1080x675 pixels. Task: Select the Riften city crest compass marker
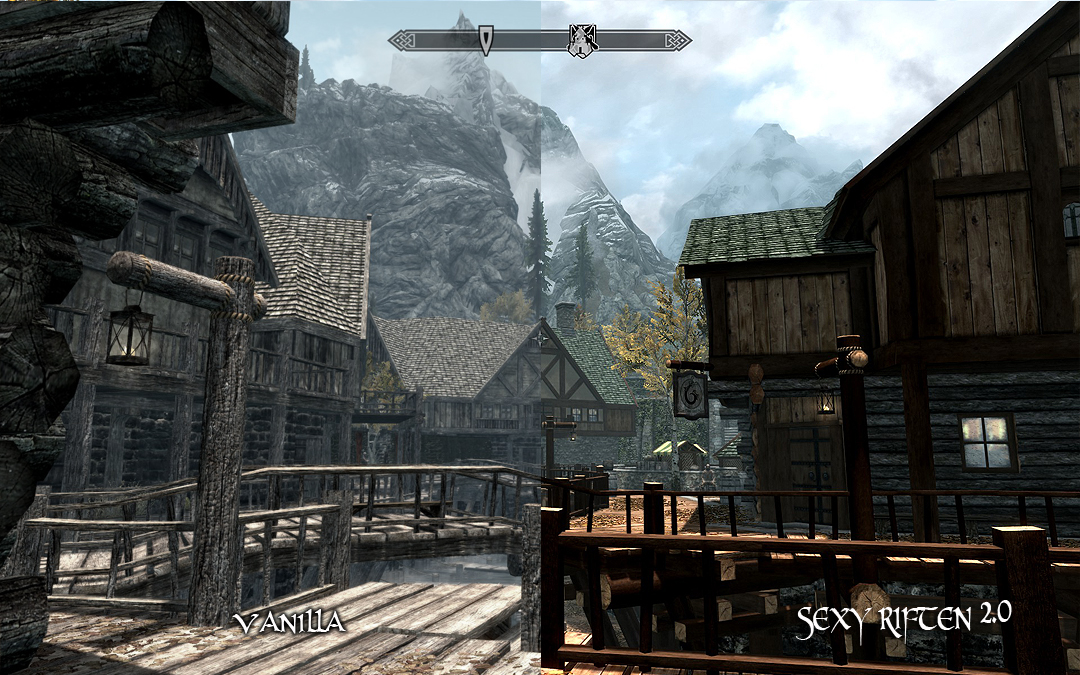(582, 41)
